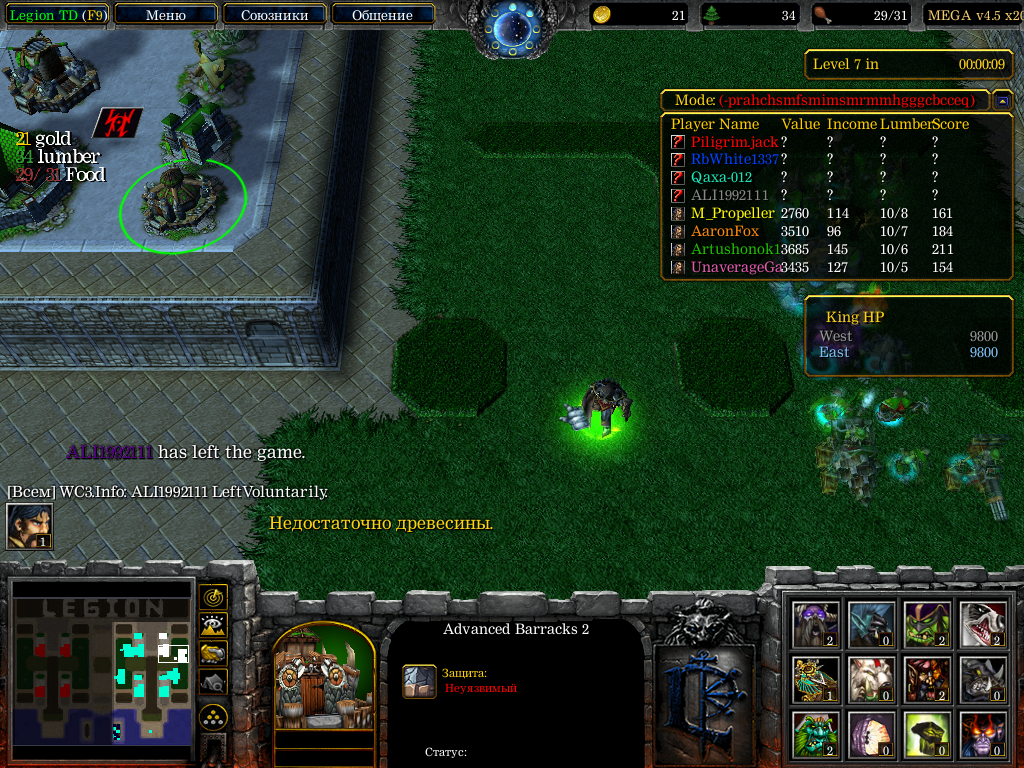Pick the snarling white beast unit icon
The width and height of the screenshot is (1024, 768).
tap(983, 624)
